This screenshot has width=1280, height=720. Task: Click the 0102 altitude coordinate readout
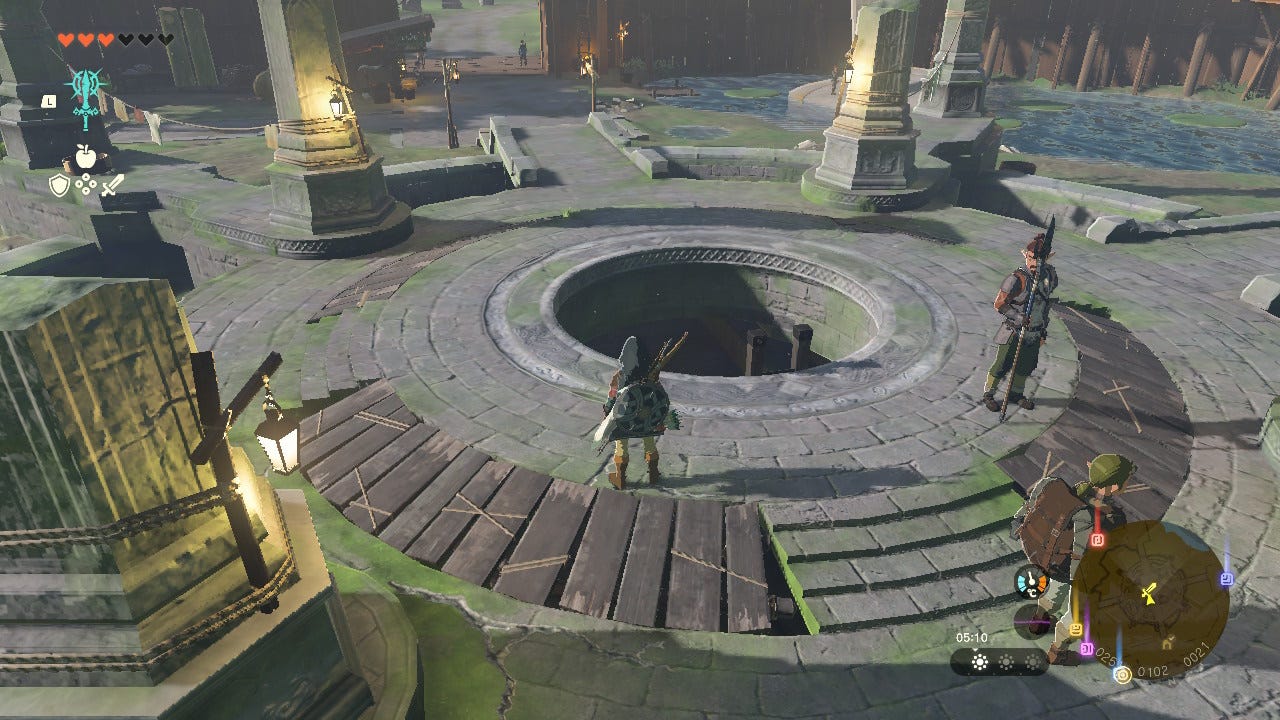[x=1153, y=669]
